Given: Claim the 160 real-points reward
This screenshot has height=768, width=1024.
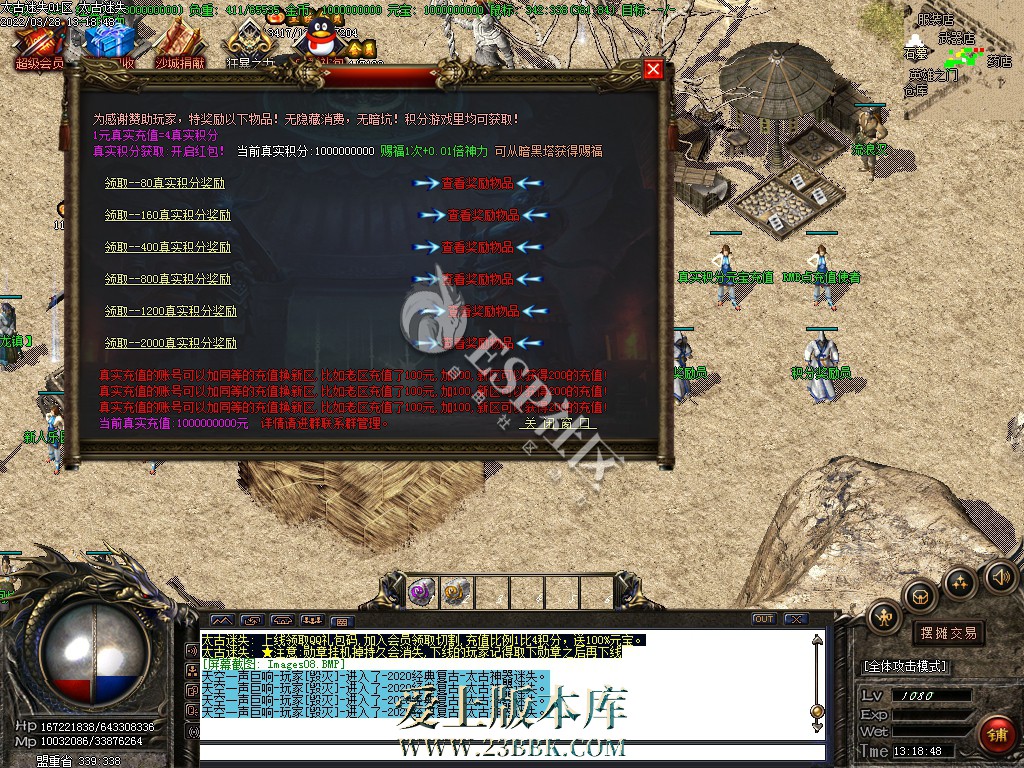Looking at the screenshot, I should point(168,215).
